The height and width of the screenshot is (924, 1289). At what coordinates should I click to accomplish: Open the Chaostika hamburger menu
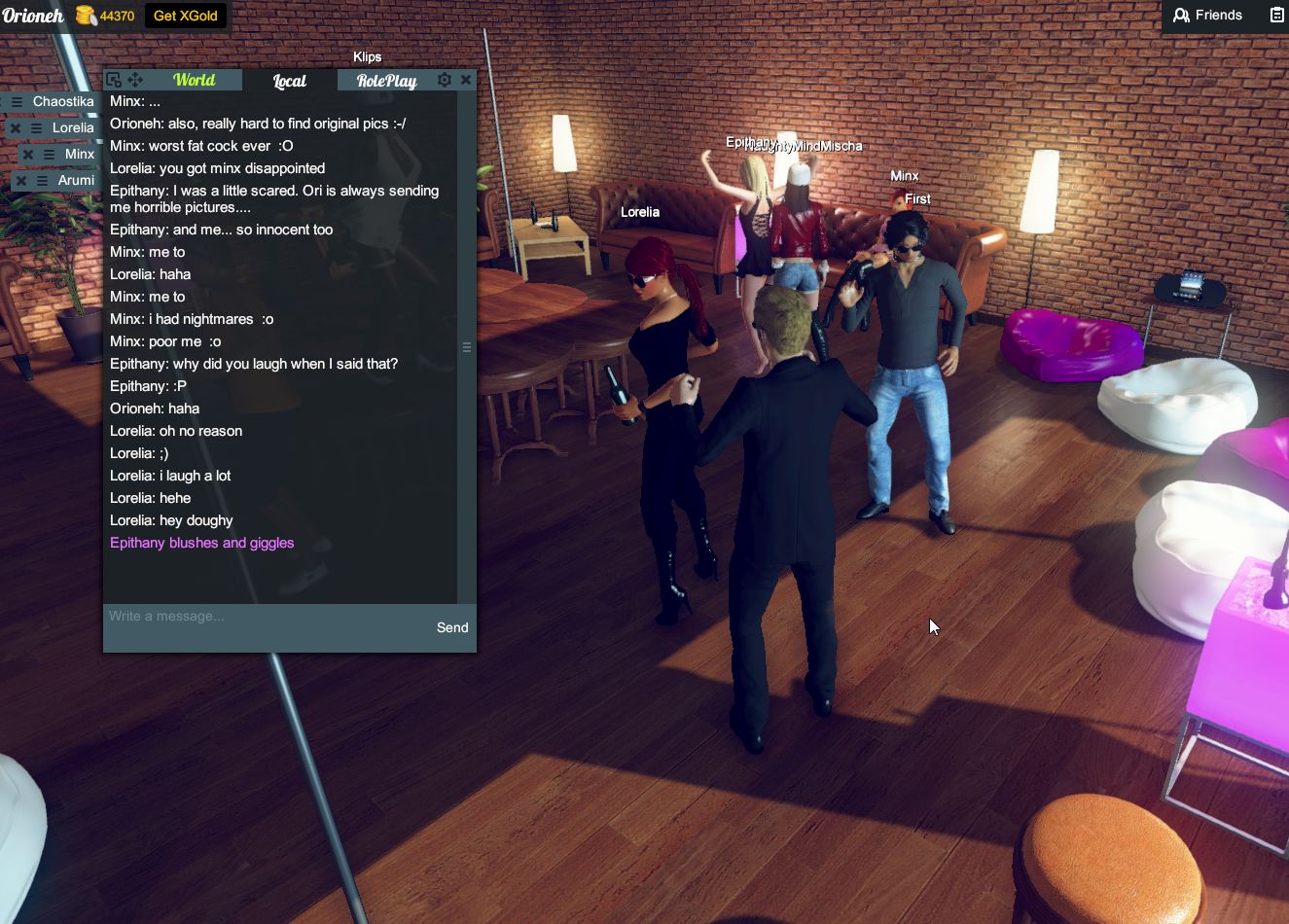coord(19,101)
